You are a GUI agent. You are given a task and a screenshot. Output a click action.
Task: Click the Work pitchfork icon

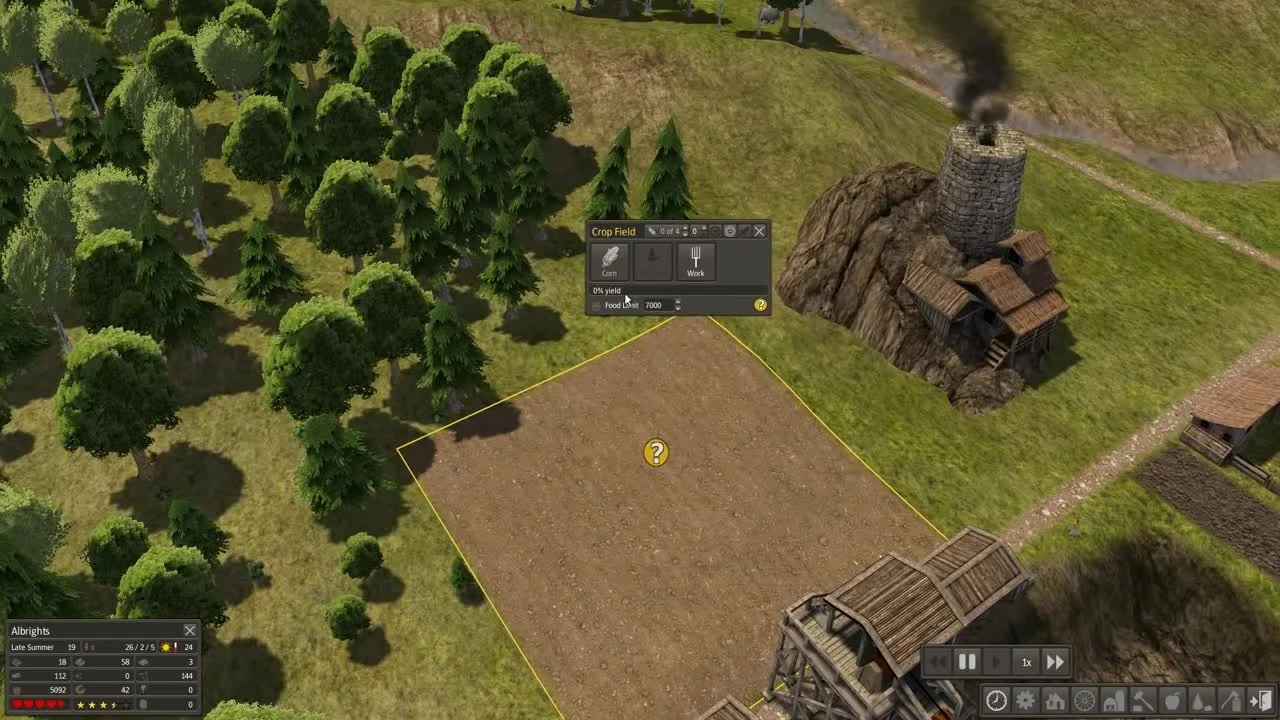click(696, 258)
